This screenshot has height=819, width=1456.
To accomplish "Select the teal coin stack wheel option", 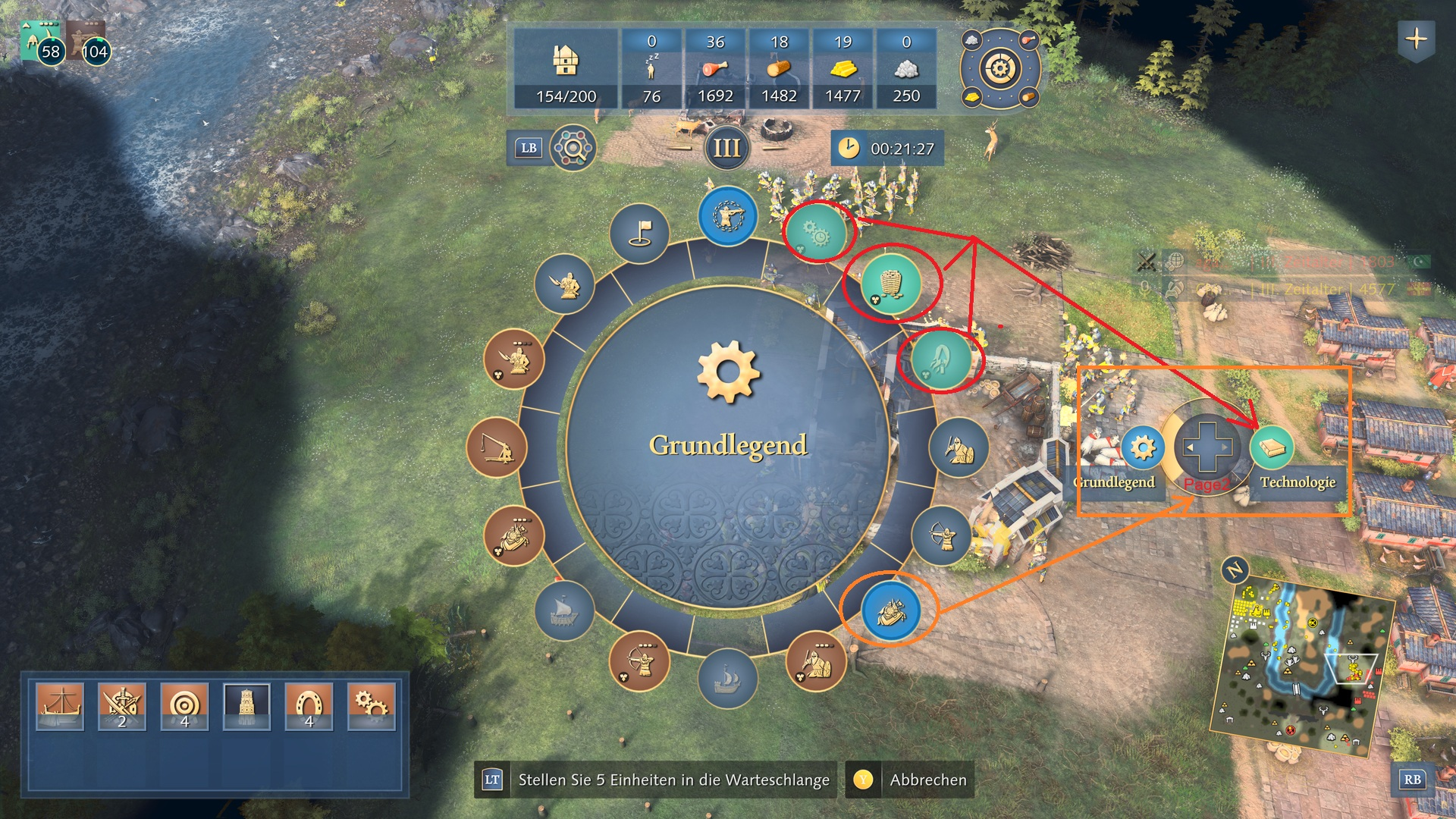I will tap(891, 284).
